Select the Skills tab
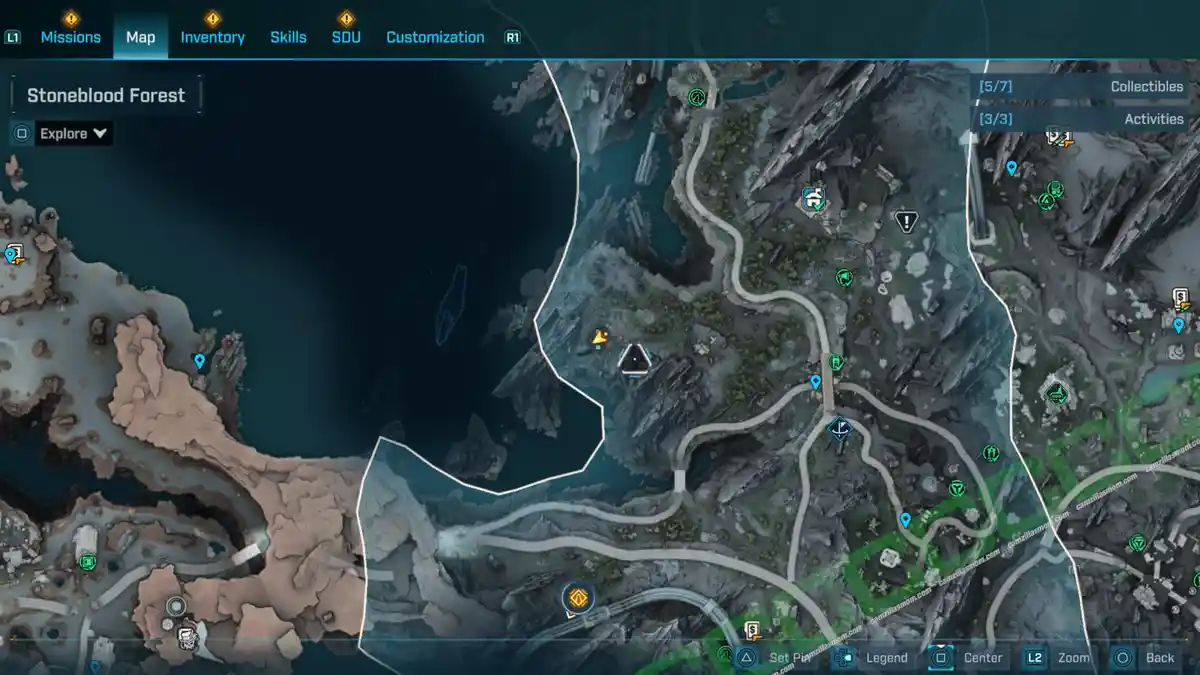The image size is (1200, 675). point(288,37)
